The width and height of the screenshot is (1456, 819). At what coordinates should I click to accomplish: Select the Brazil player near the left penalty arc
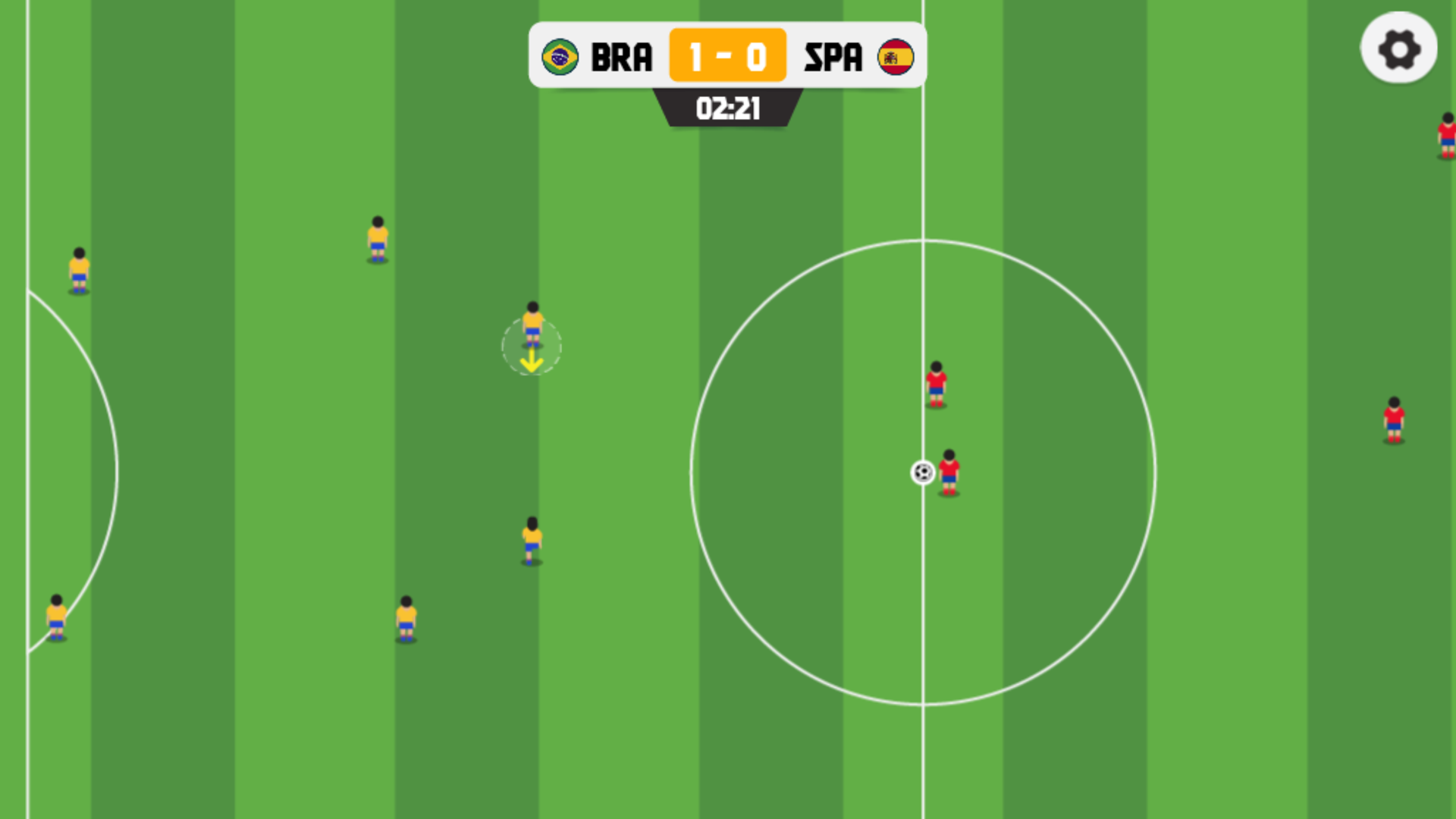click(x=78, y=269)
